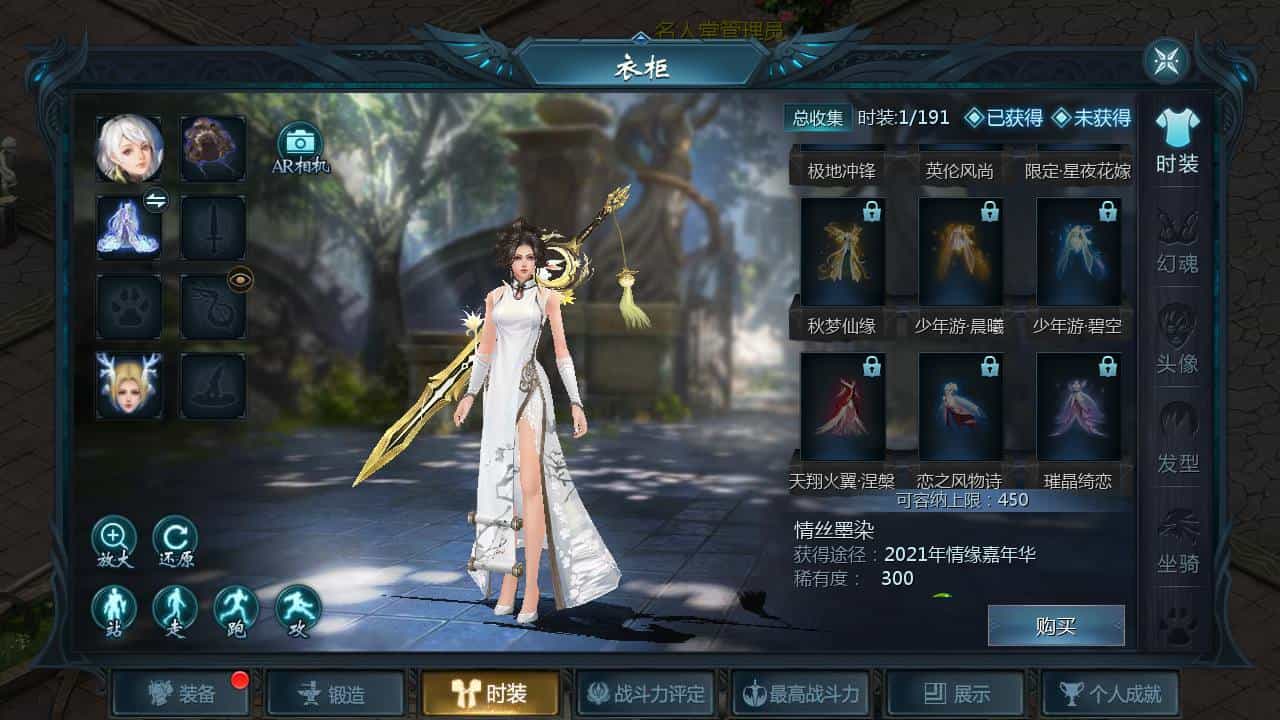Open the 个人成就 achievements tab
This screenshot has height=720, width=1280.
(1109, 693)
